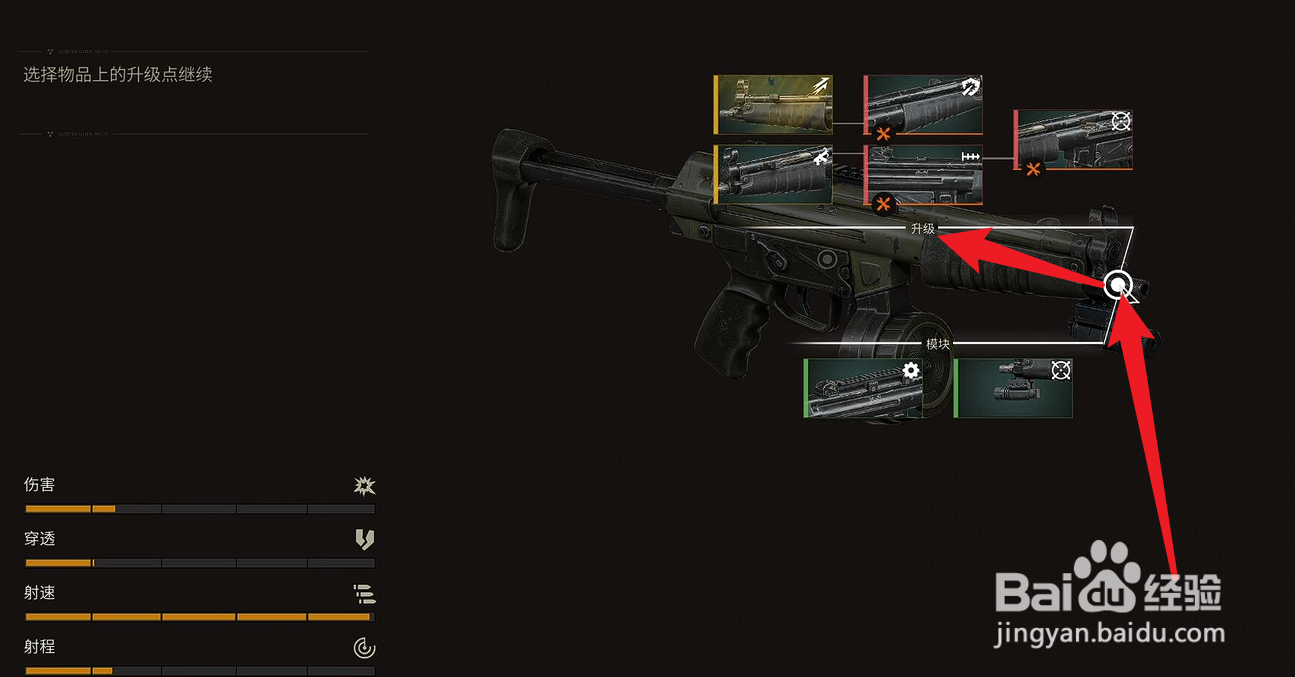The image size is (1295, 677).
Task: Click the white circular upgrade point on the barrel
Action: [1118, 286]
